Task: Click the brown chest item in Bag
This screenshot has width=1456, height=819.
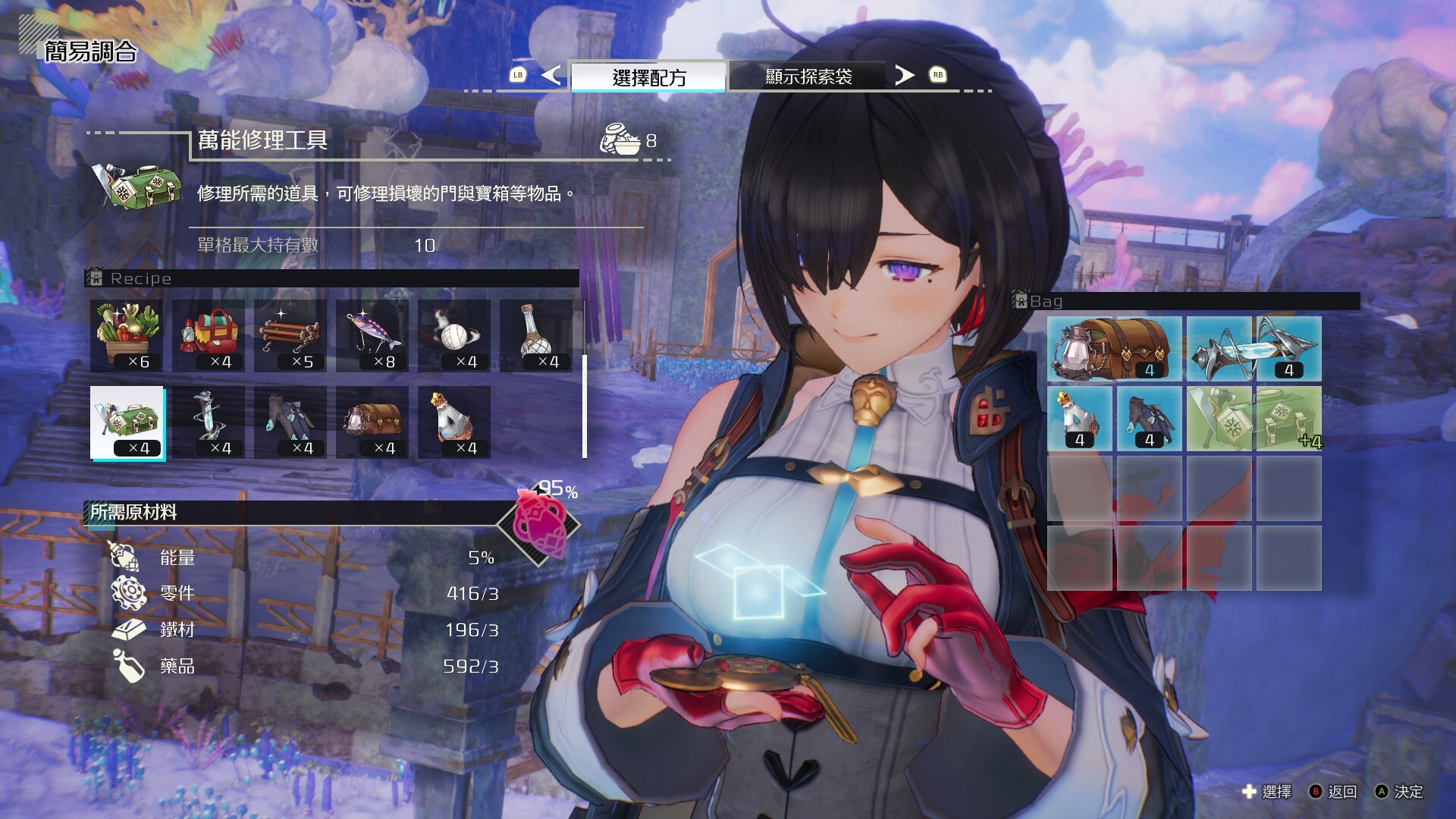Action: 1114,349
